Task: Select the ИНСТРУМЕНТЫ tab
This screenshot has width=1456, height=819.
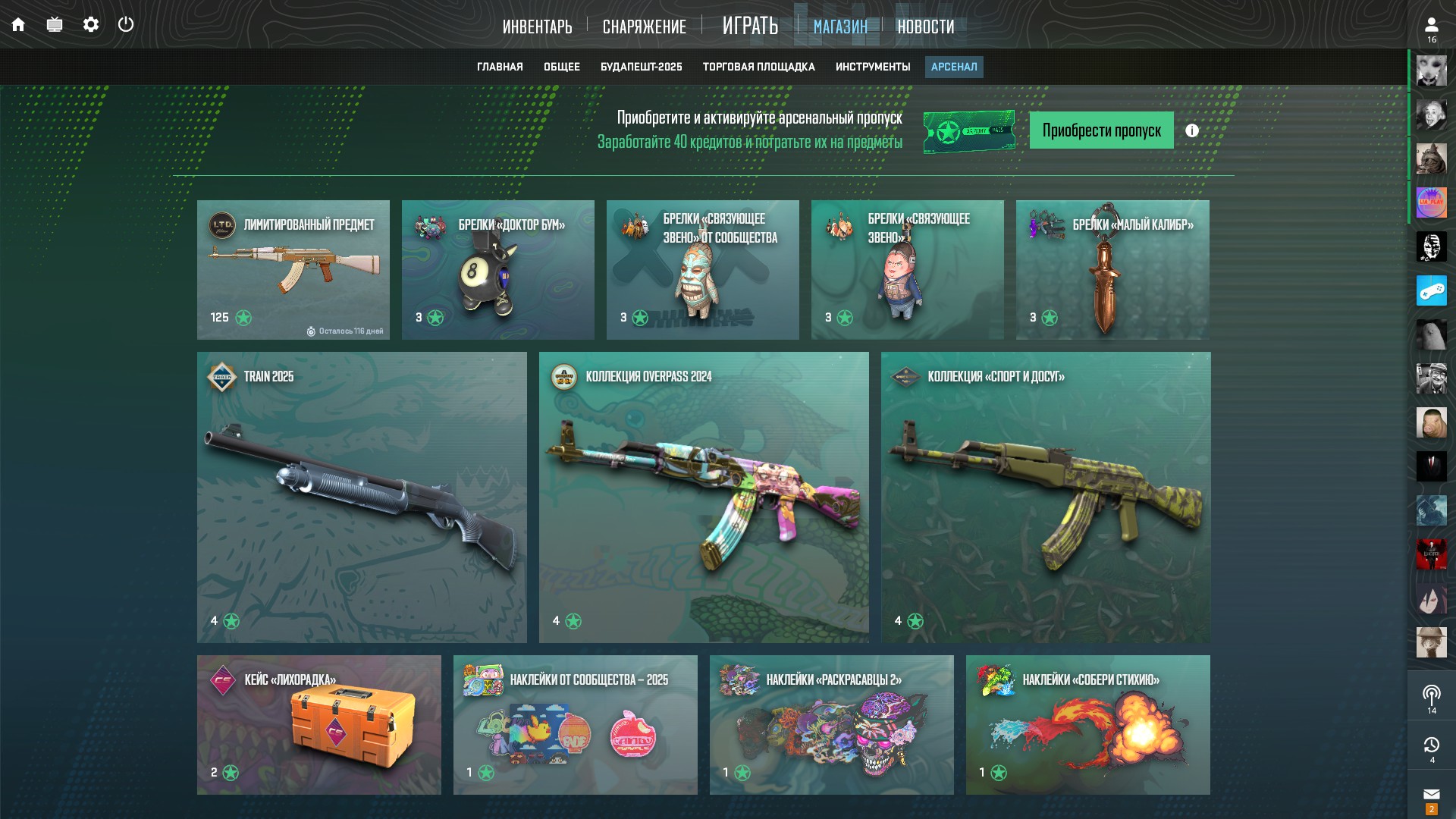Action: (873, 67)
